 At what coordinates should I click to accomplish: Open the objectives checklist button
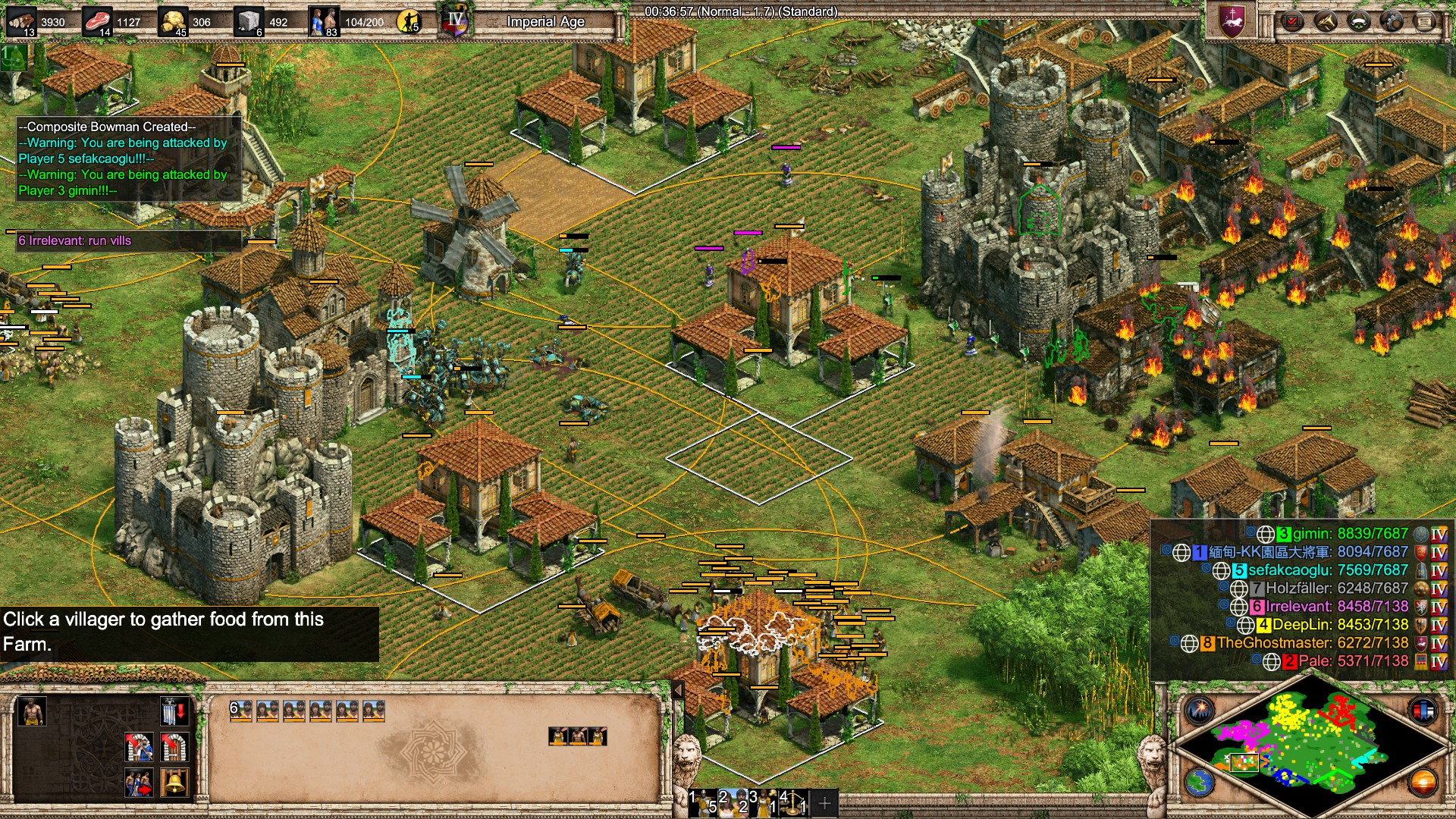[x=1293, y=21]
